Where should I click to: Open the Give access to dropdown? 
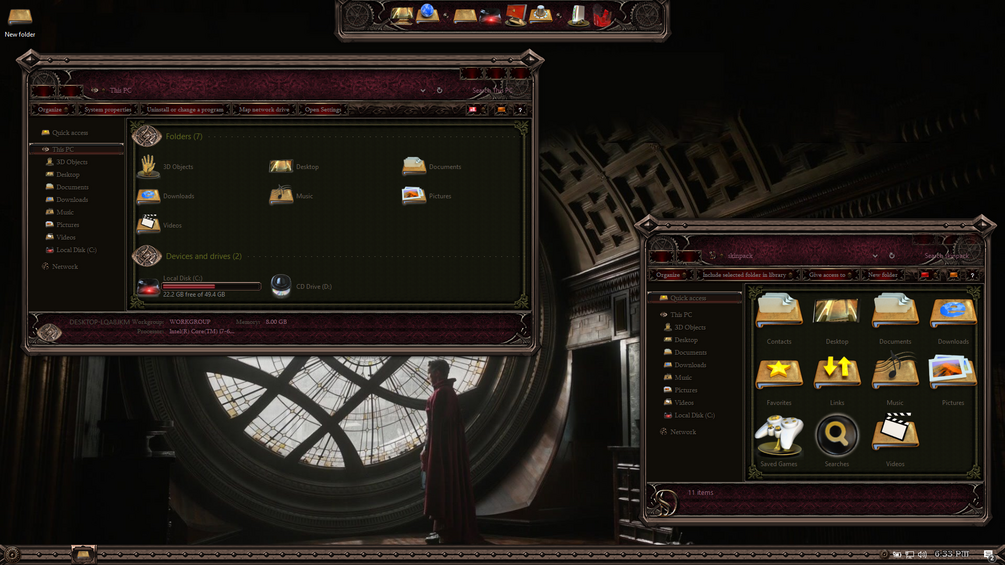point(828,275)
